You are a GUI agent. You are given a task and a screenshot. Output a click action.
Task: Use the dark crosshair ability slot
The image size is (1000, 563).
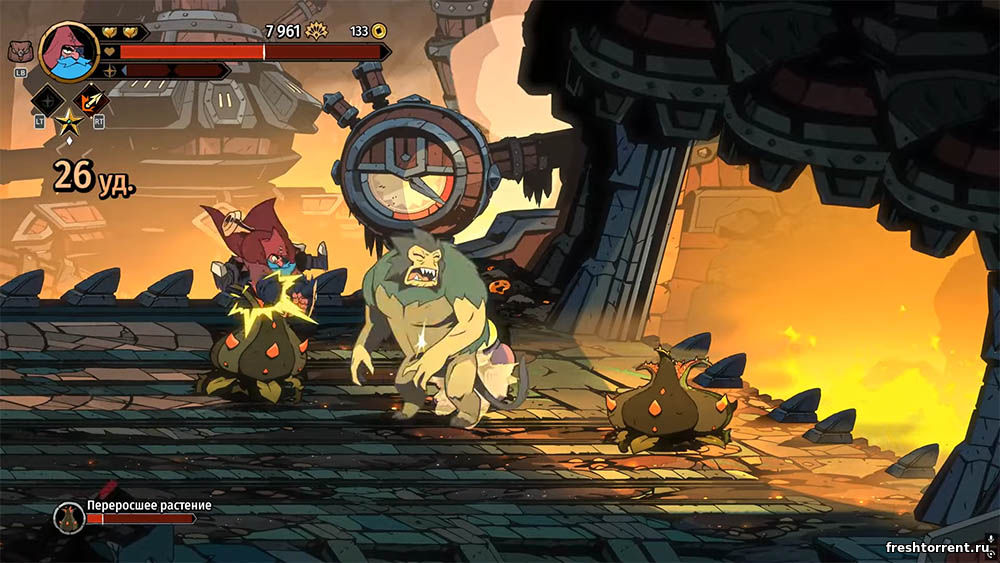coord(47,101)
